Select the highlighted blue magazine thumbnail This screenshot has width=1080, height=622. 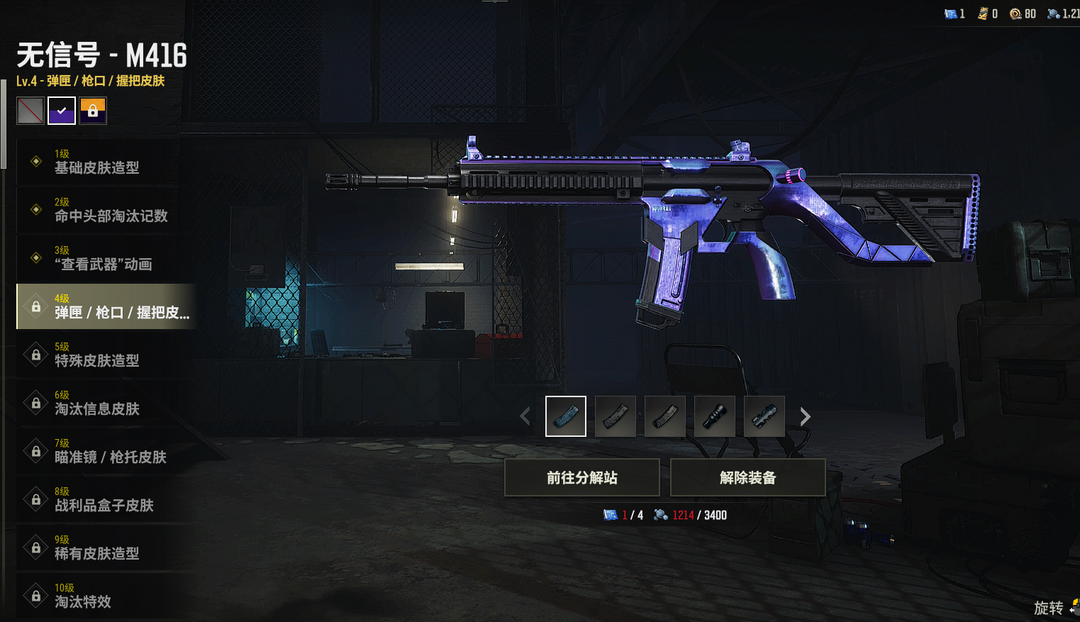point(566,416)
